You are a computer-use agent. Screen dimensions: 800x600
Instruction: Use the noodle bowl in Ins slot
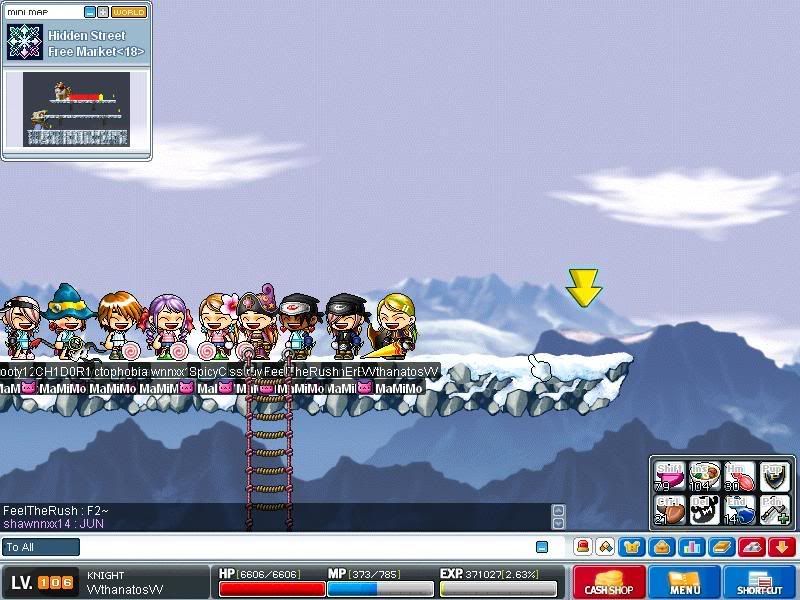coord(703,476)
